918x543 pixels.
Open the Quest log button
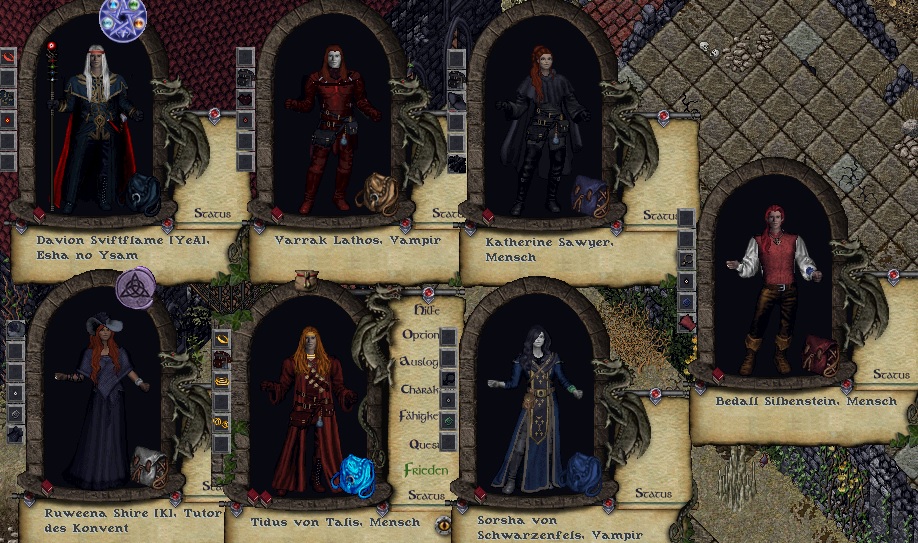pyautogui.click(x=424, y=444)
